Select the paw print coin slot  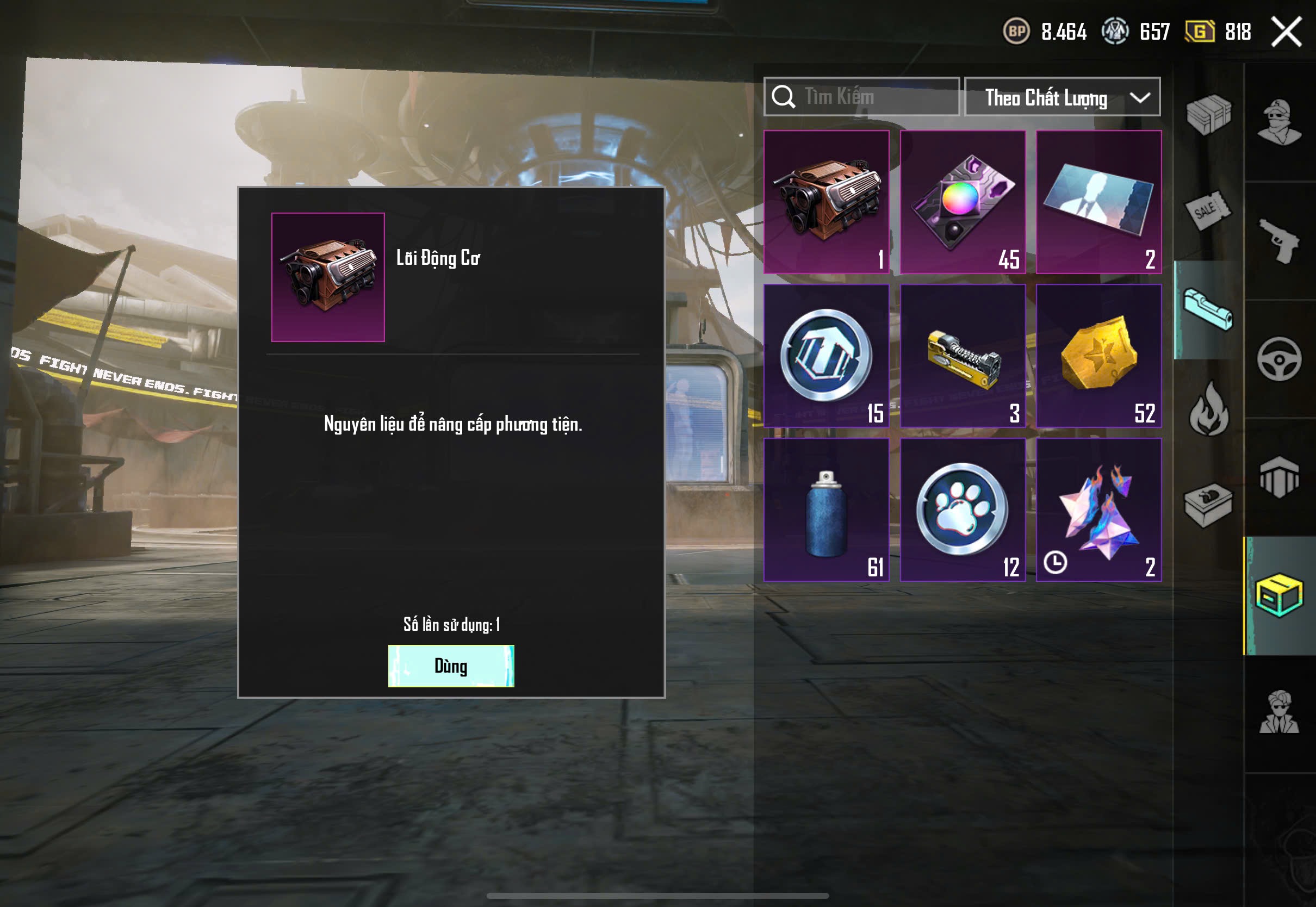[x=963, y=510]
